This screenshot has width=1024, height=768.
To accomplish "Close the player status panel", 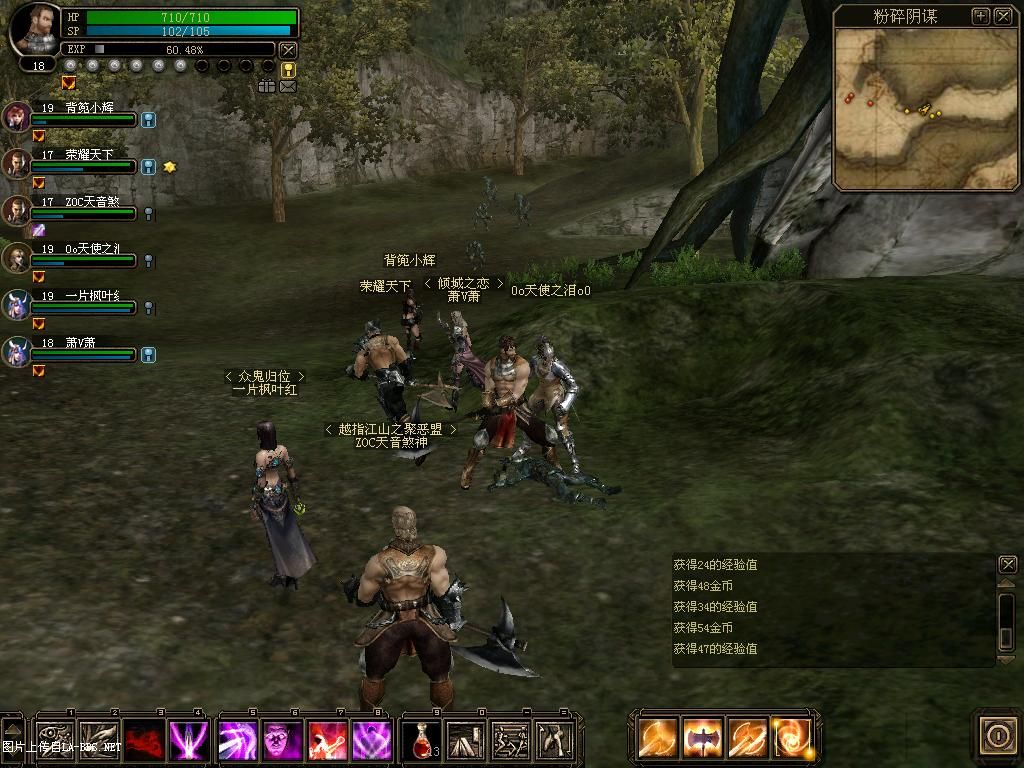I will 288,49.
